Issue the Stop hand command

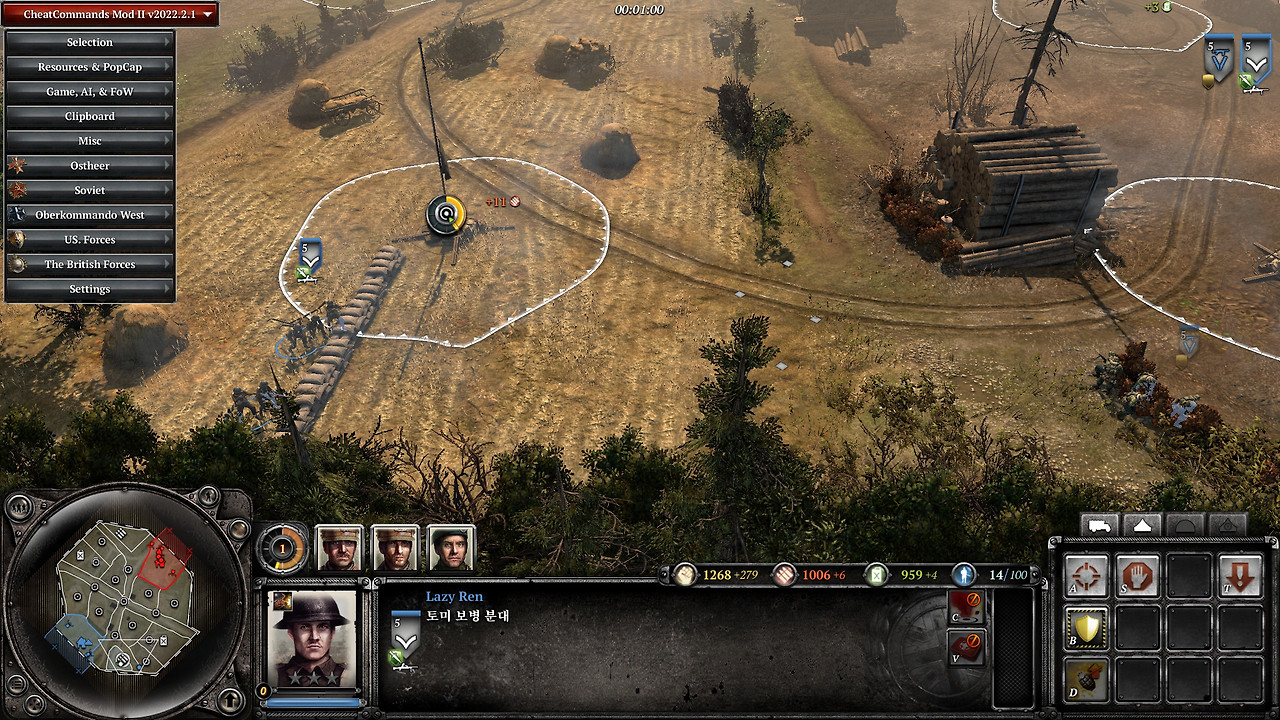click(x=1137, y=577)
